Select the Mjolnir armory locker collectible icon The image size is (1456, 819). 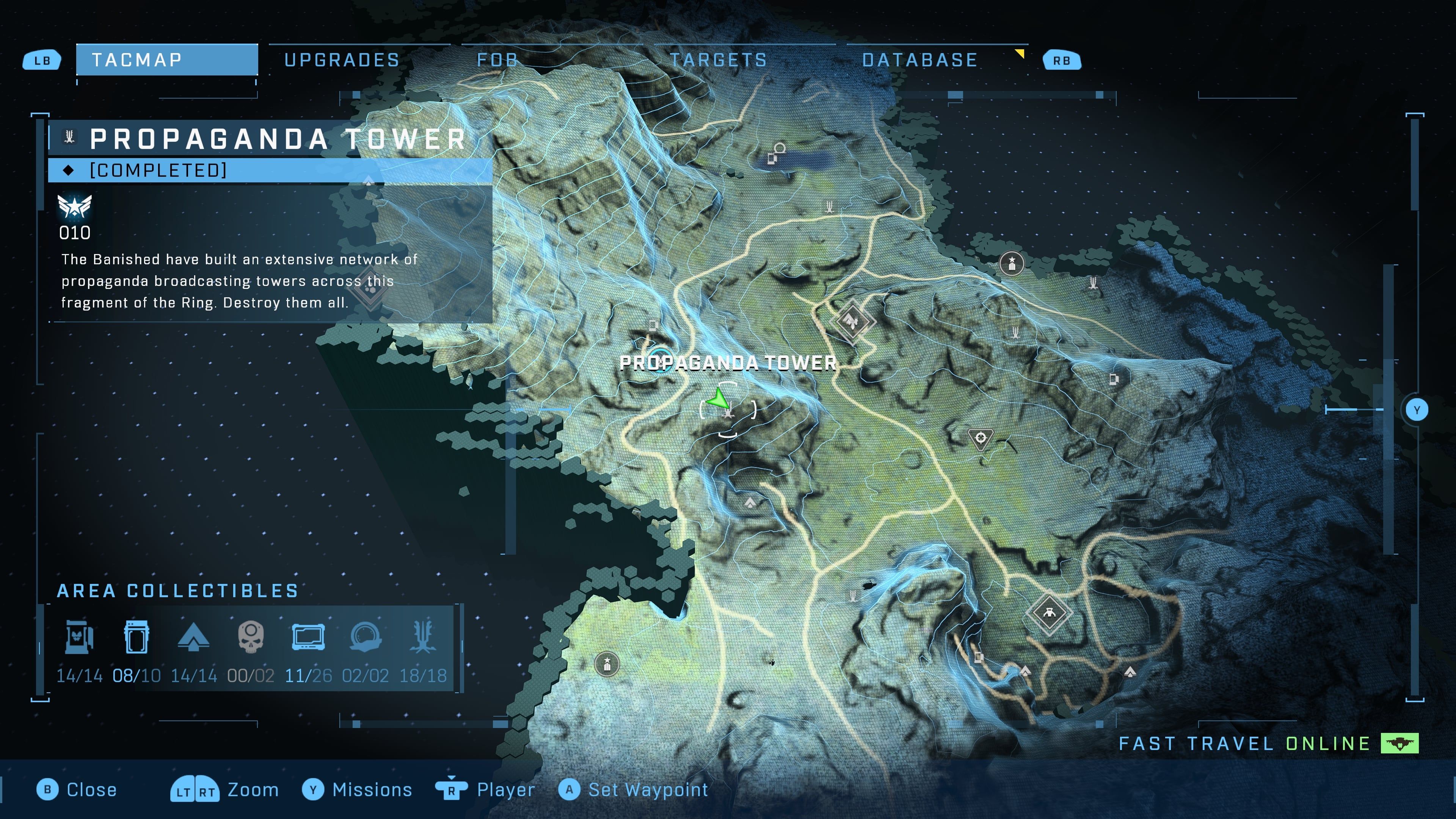click(136, 637)
